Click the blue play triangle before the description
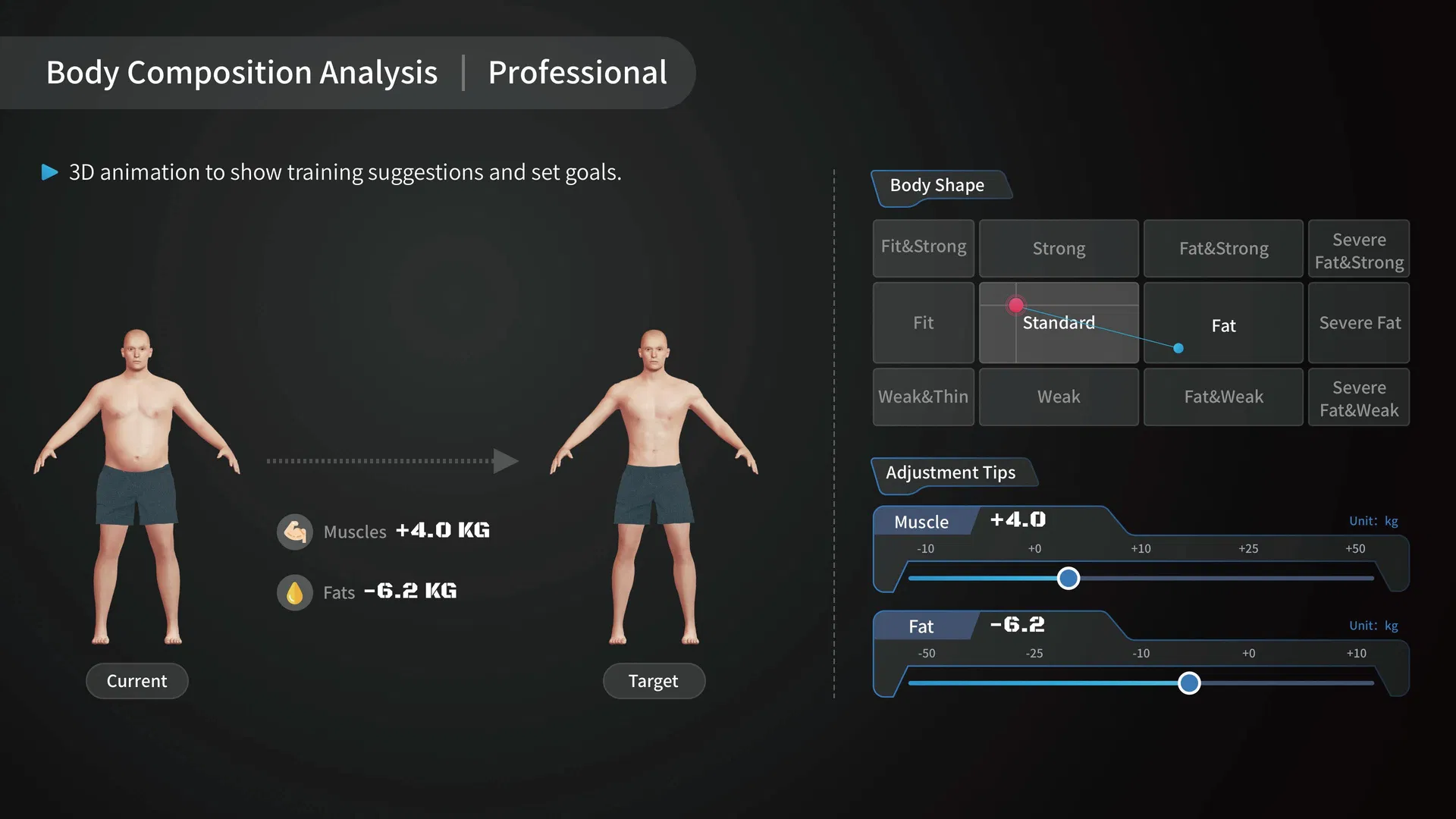Viewport: 1456px width, 819px height. [49, 172]
